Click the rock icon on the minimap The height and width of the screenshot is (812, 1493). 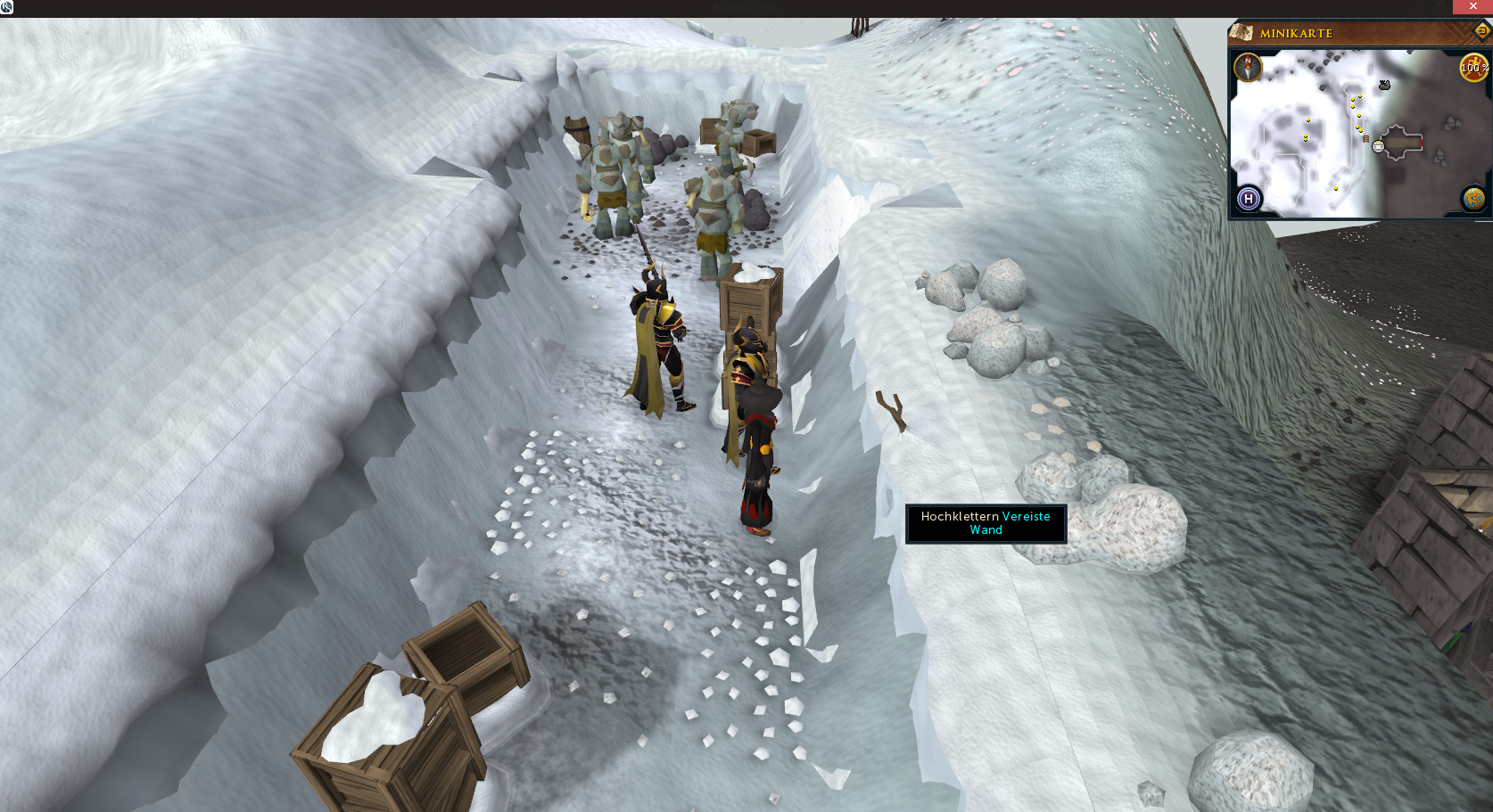tap(1384, 86)
